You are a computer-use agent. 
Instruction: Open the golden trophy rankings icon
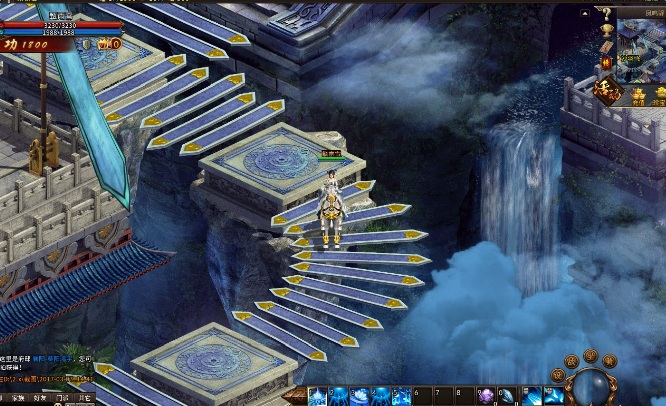606,32
